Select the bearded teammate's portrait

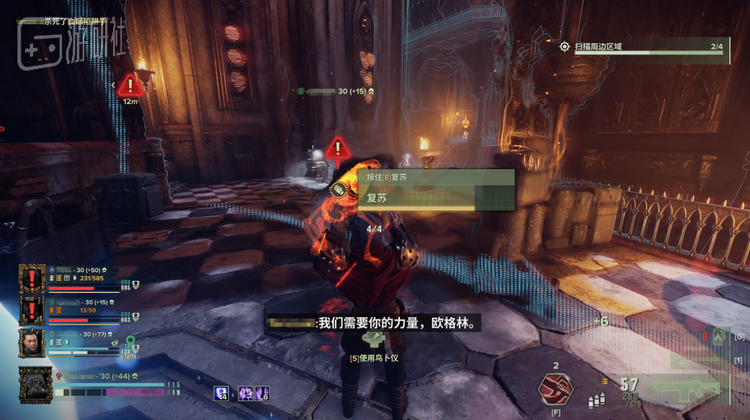pyautogui.click(x=32, y=343)
